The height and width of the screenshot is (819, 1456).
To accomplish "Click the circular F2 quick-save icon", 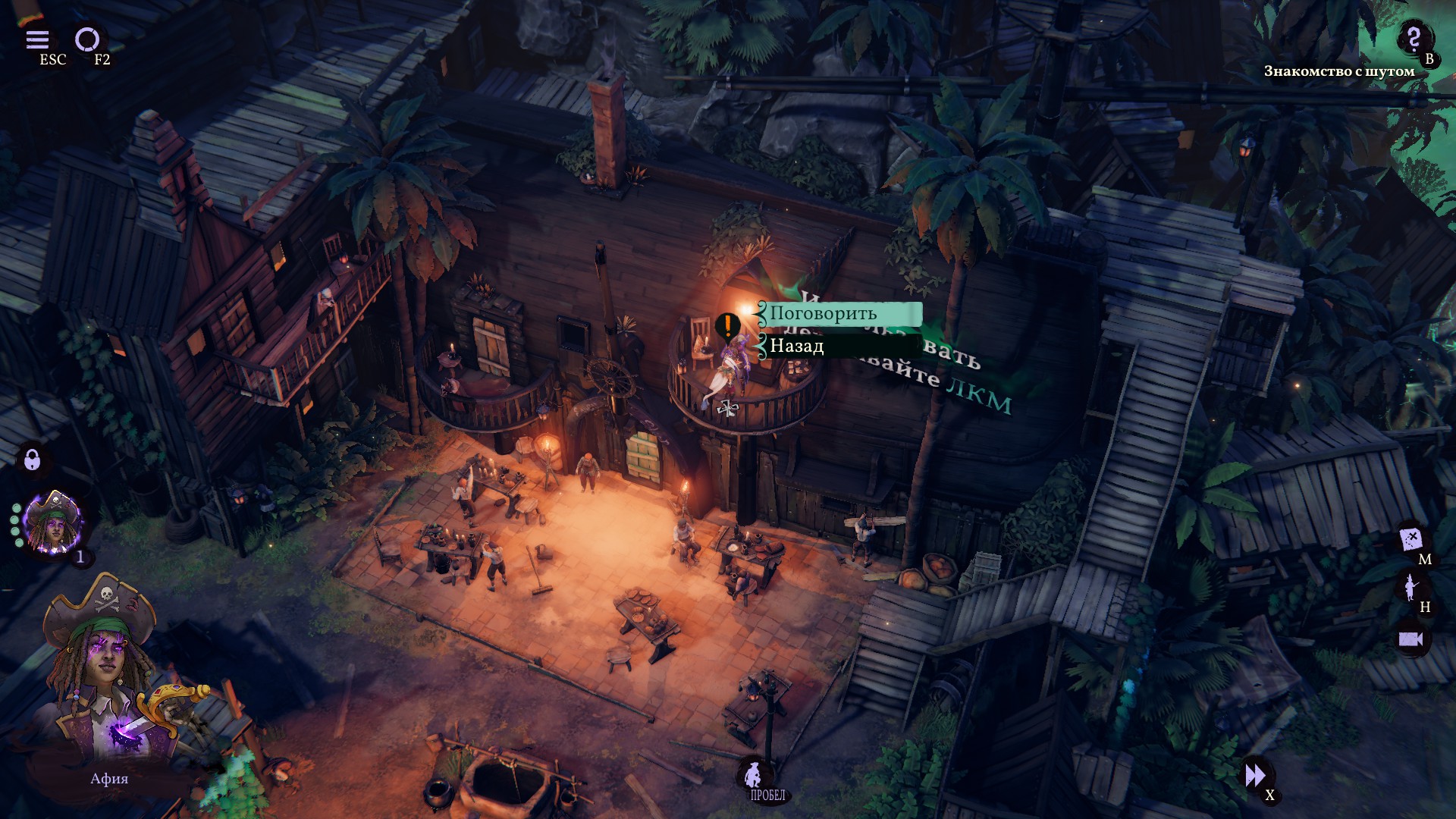I will 86,39.
